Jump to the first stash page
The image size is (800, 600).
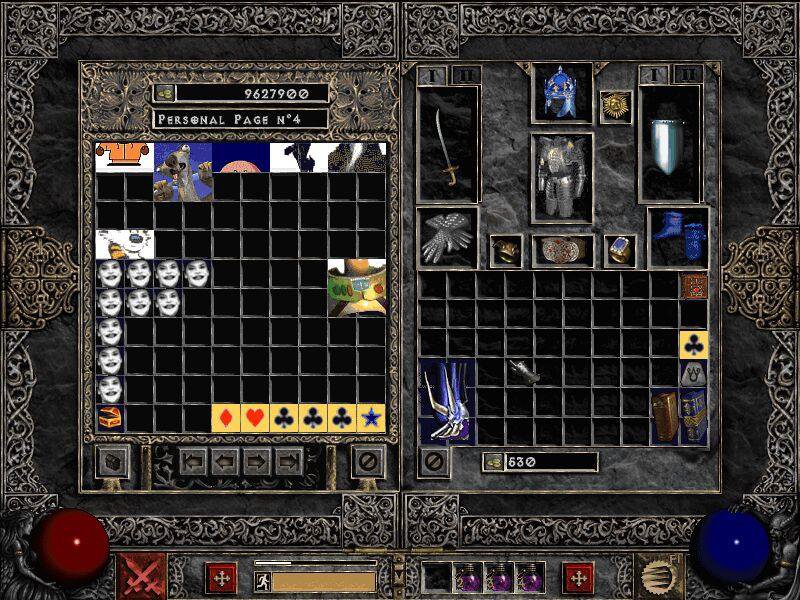point(193,462)
